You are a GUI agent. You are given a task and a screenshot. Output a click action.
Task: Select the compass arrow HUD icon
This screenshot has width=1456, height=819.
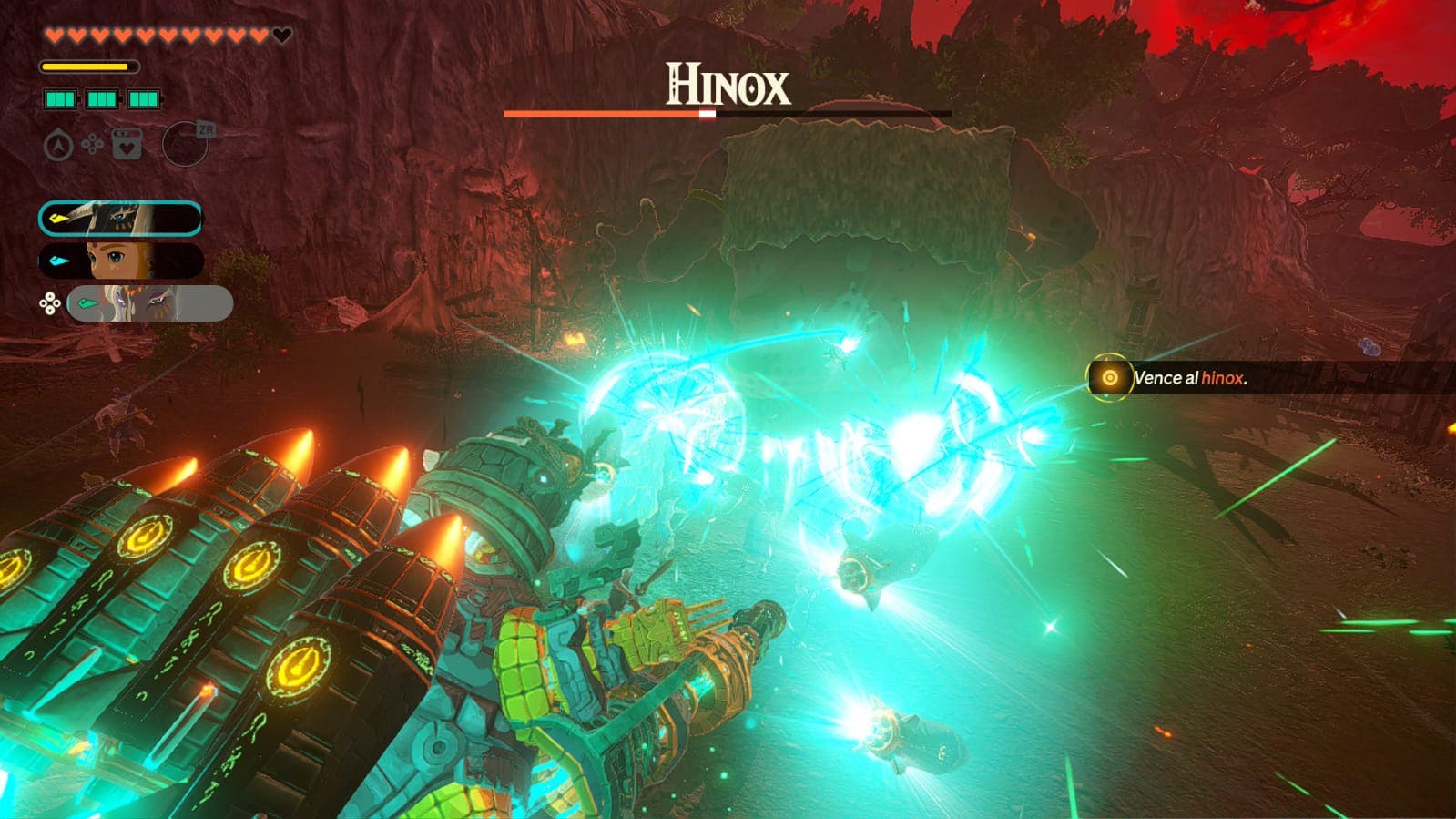click(x=57, y=144)
